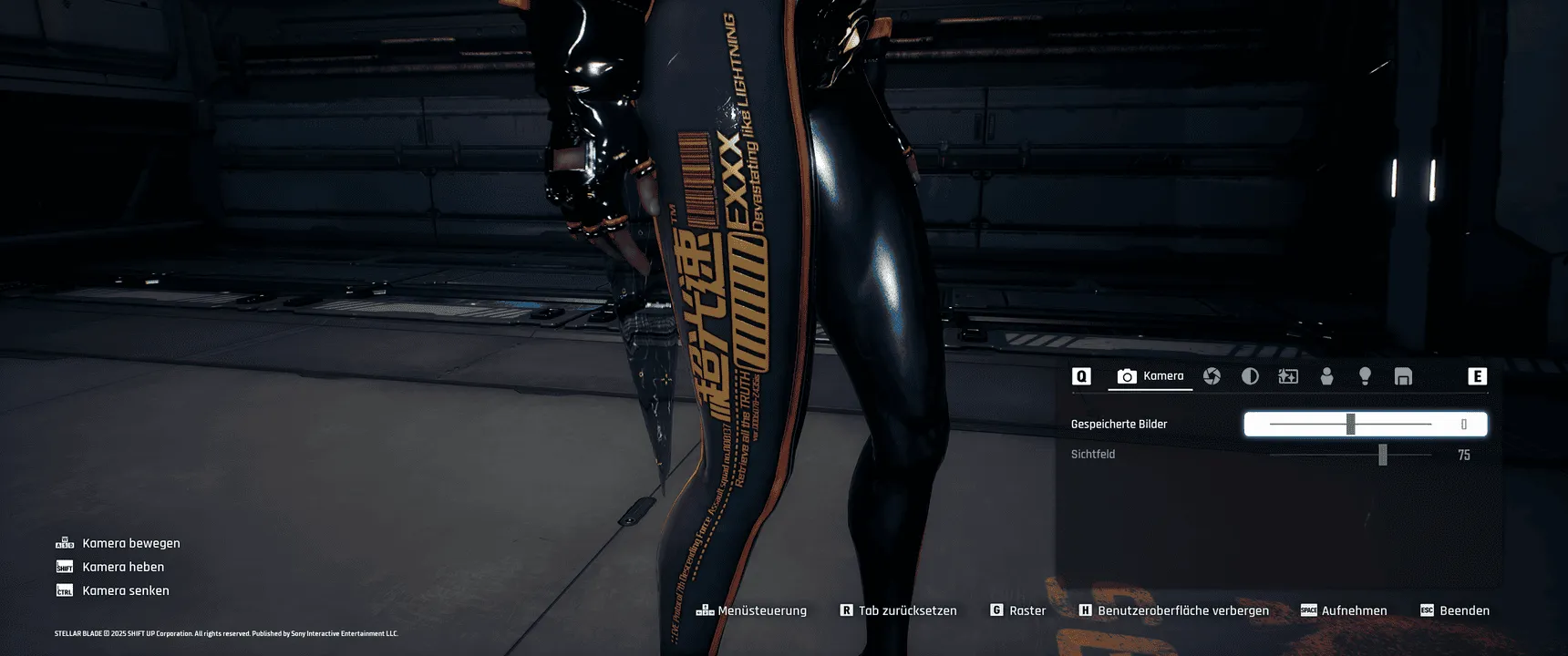The image size is (1568, 656).
Task: Switch to the floppy disk save tab
Action: tap(1403, 376)
